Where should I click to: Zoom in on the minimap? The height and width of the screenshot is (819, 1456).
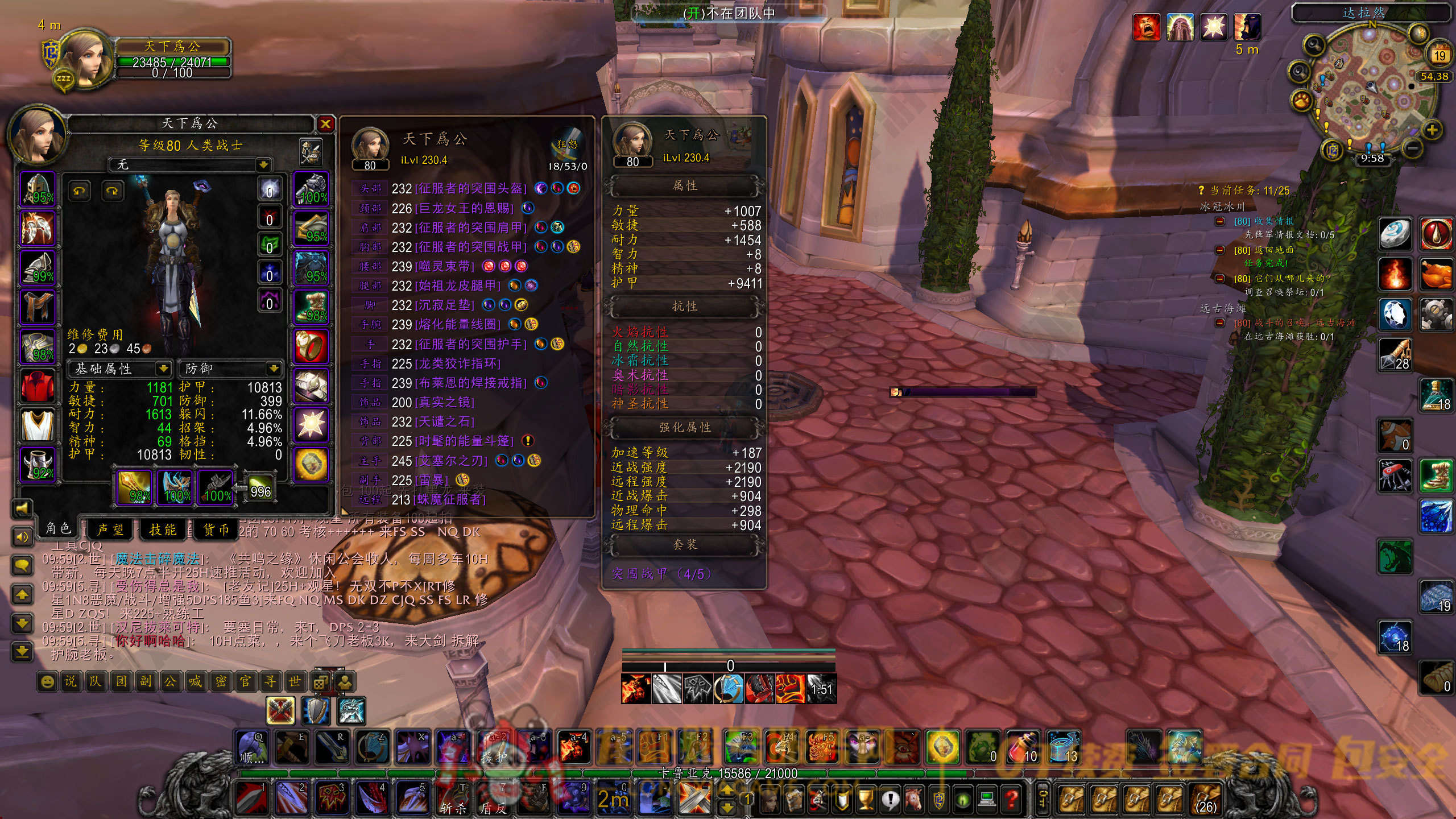(x=1432, y=130)
